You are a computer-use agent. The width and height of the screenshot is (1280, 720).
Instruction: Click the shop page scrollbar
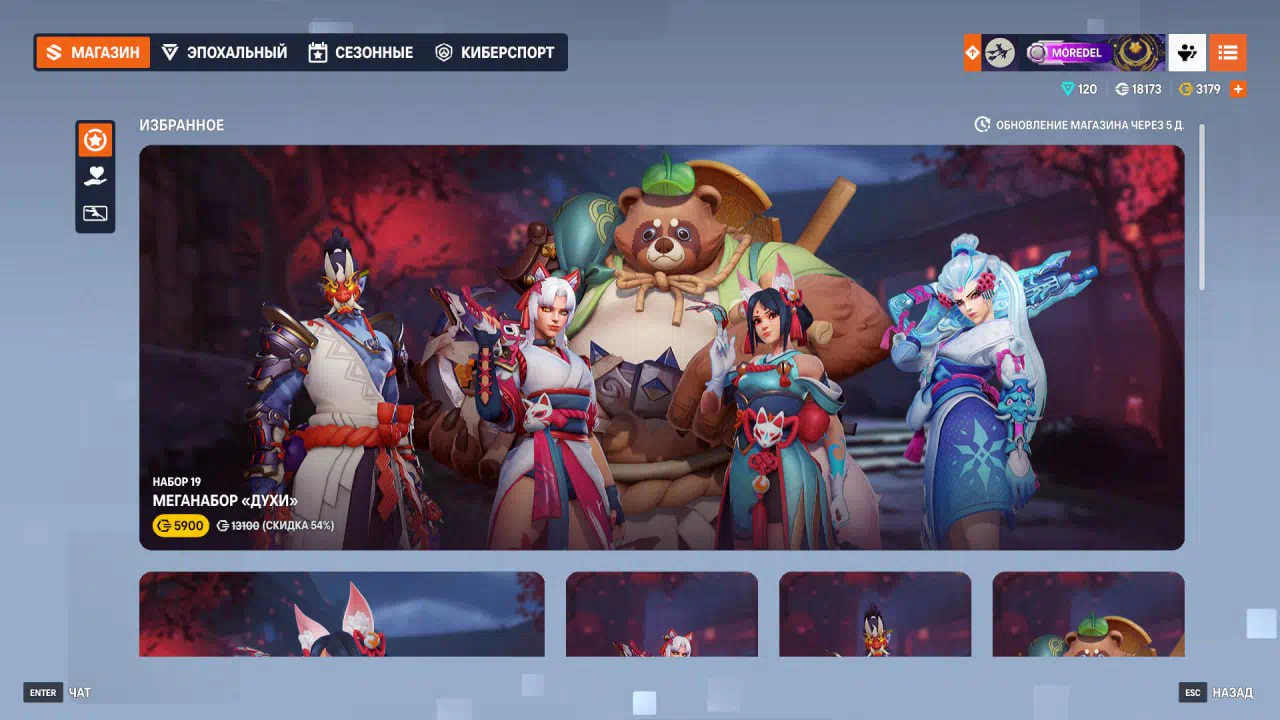(x=1201, y=208)
